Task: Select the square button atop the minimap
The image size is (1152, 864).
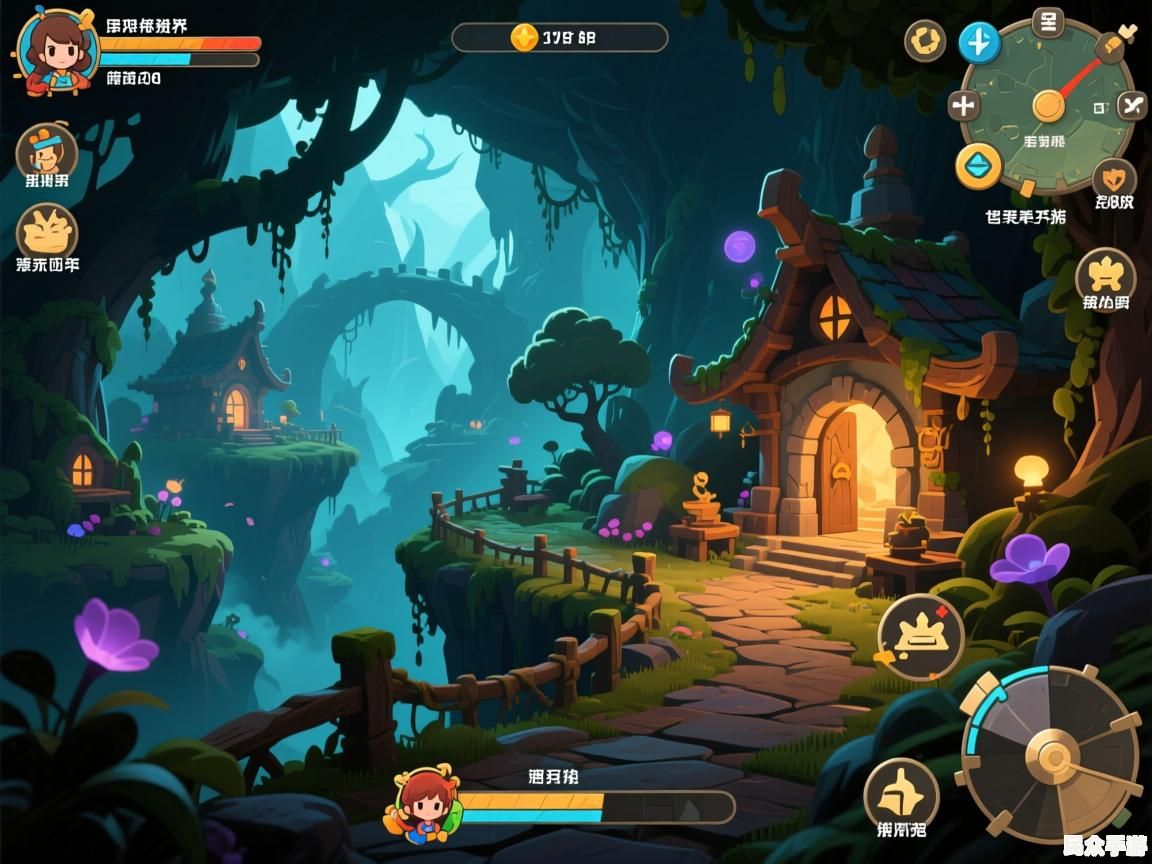Action: pos(1047,21)
